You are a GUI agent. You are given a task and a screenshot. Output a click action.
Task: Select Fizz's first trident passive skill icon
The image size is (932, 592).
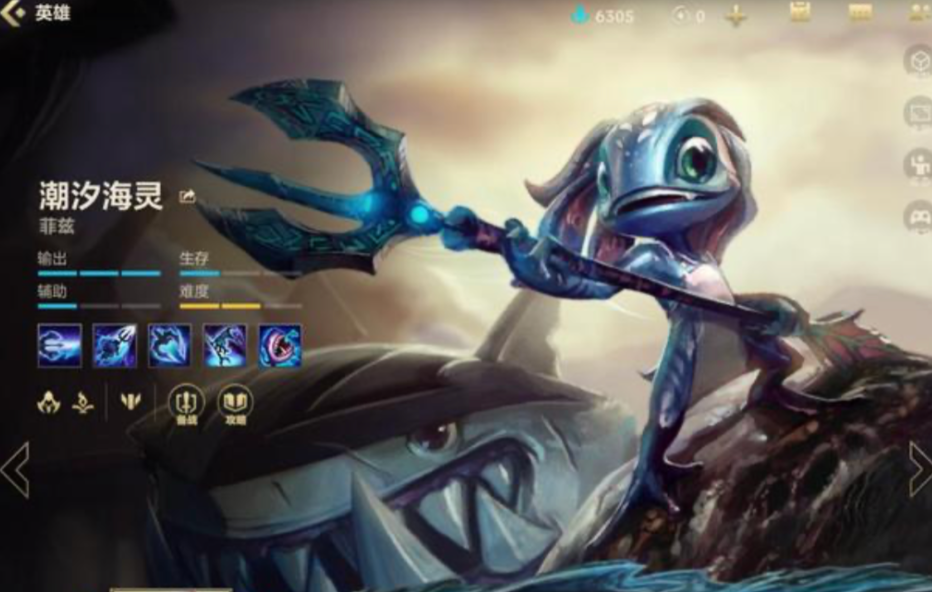click(x=58, y=345)
